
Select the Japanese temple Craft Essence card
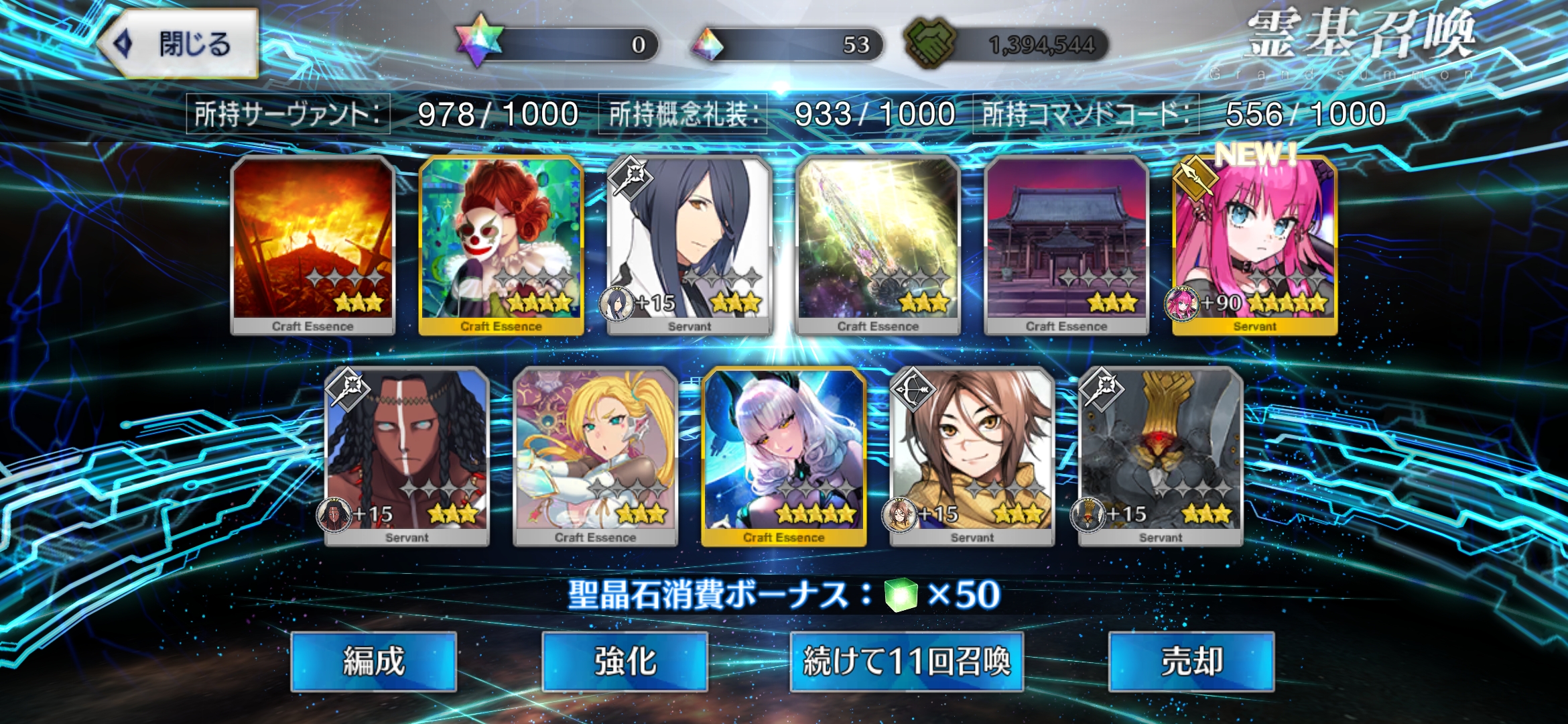[x=1066, y=245]
